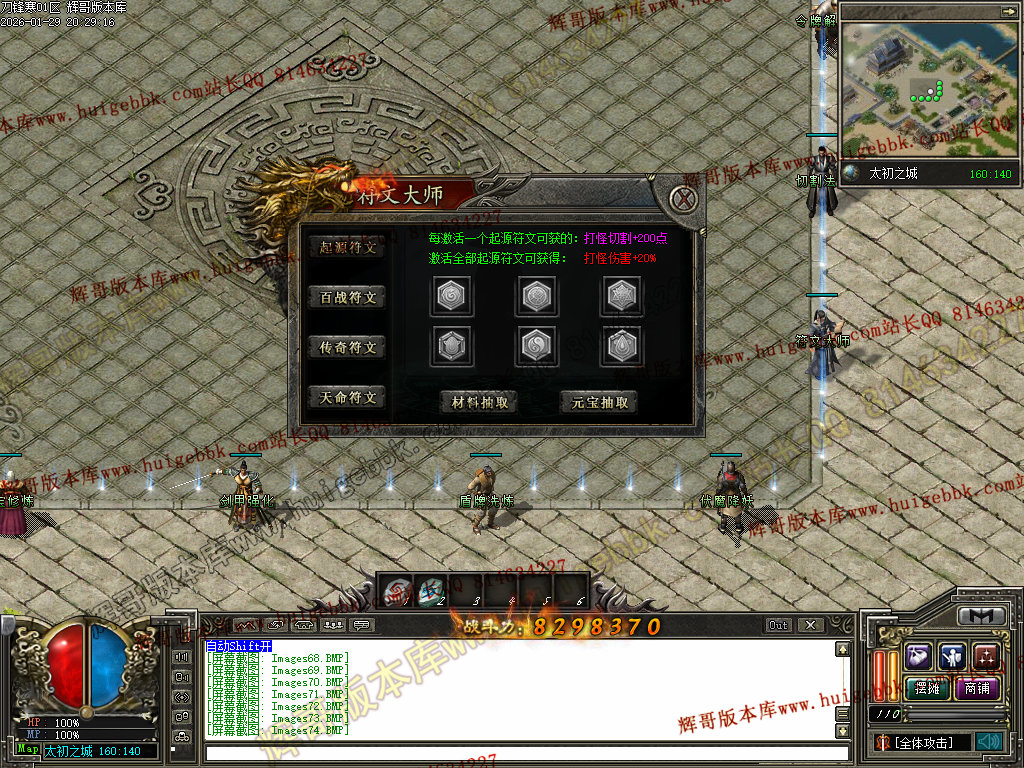Select the yin-yang rune slot

point(537,346)
